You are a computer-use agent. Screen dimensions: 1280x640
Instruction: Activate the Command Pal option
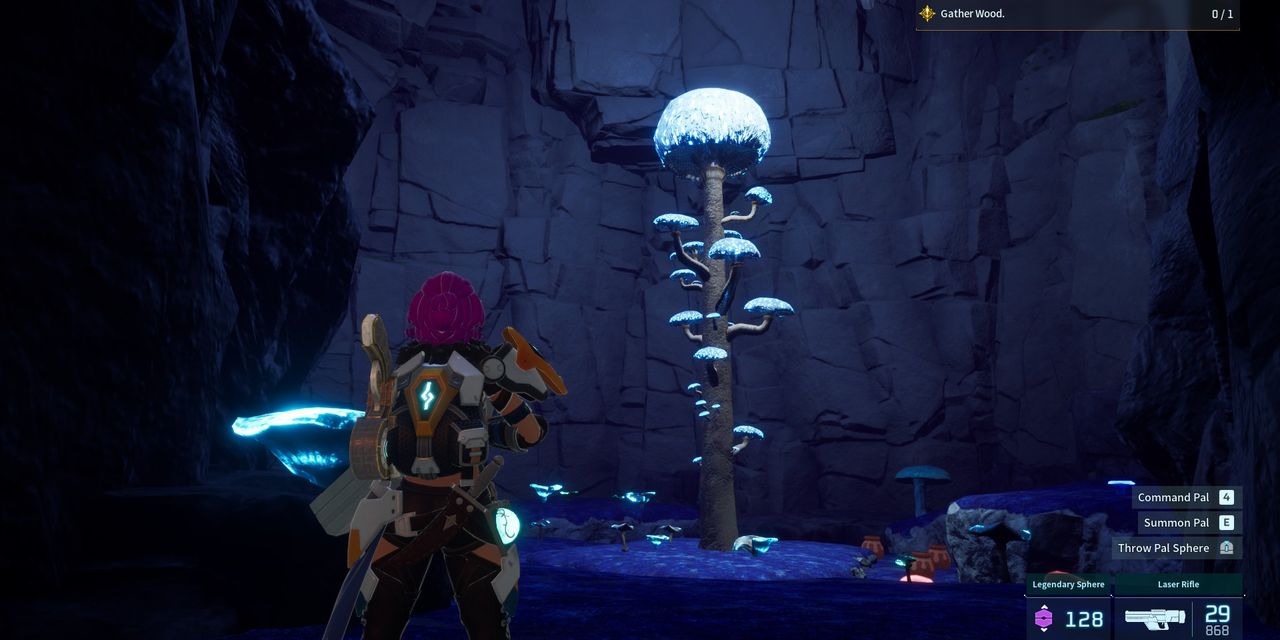(x=1186, y=497)
